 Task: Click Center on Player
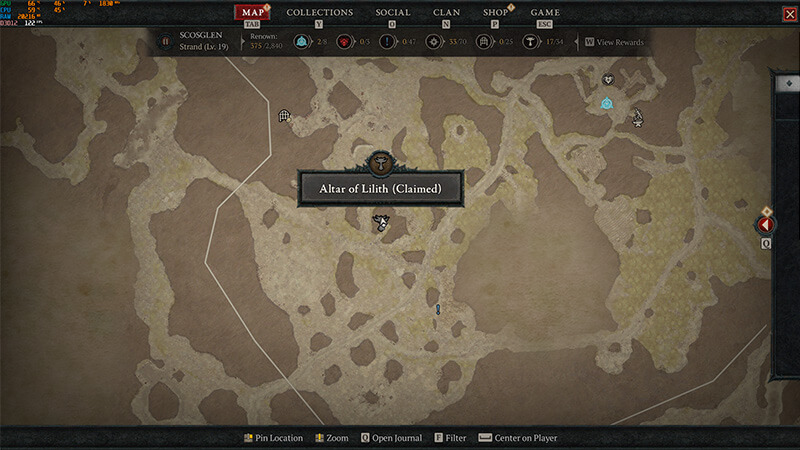coord(518,438)
